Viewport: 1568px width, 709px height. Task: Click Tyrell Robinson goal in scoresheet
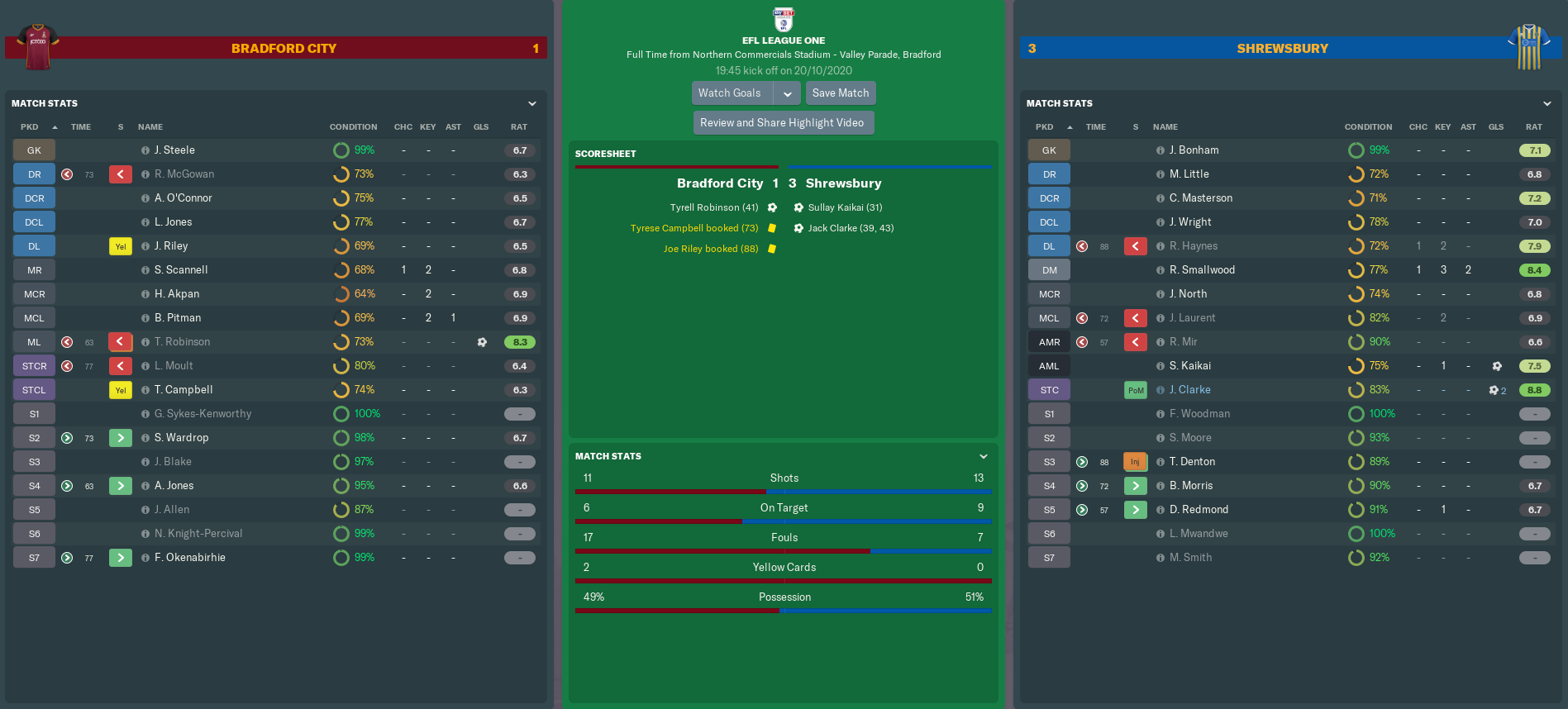pyautogui.click(x=714, y=207)
